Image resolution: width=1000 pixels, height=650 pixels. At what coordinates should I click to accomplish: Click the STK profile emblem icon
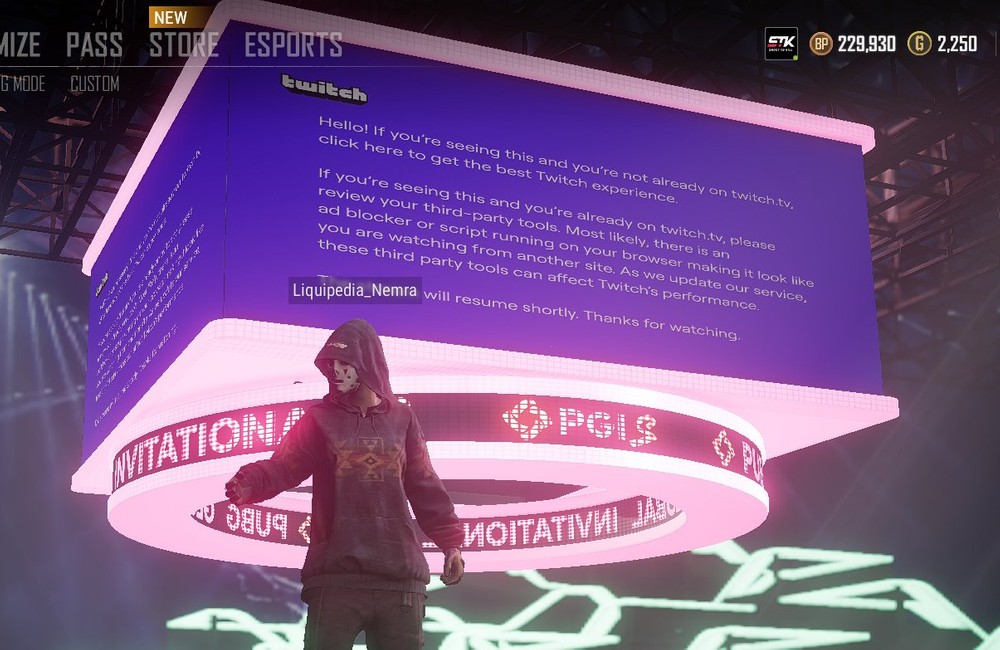tap(781, 44)
